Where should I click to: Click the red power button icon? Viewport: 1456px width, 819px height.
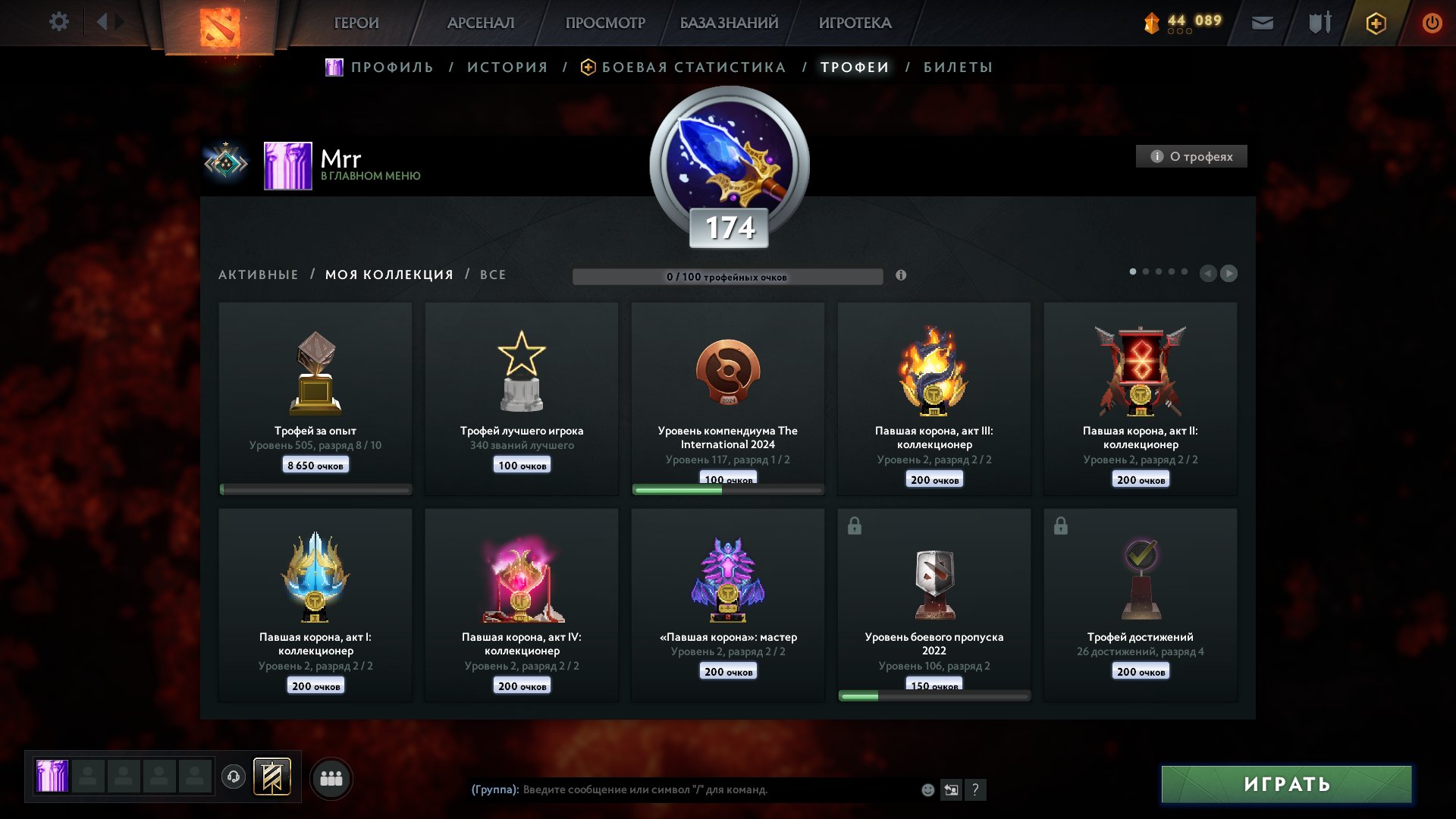[x=1432, y=23]
